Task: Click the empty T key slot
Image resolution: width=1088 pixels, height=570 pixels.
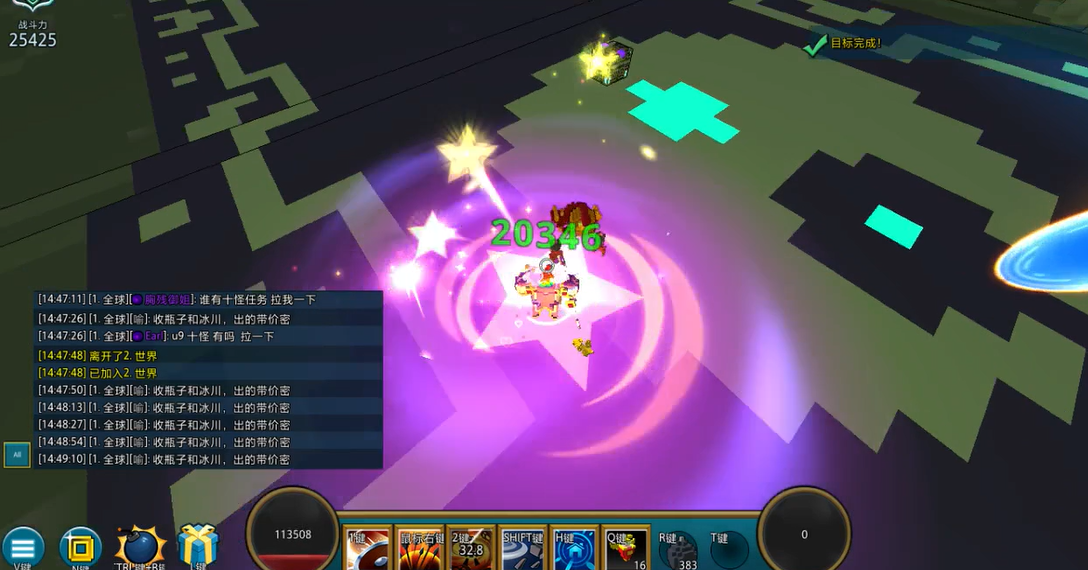Action: (728, 550)
